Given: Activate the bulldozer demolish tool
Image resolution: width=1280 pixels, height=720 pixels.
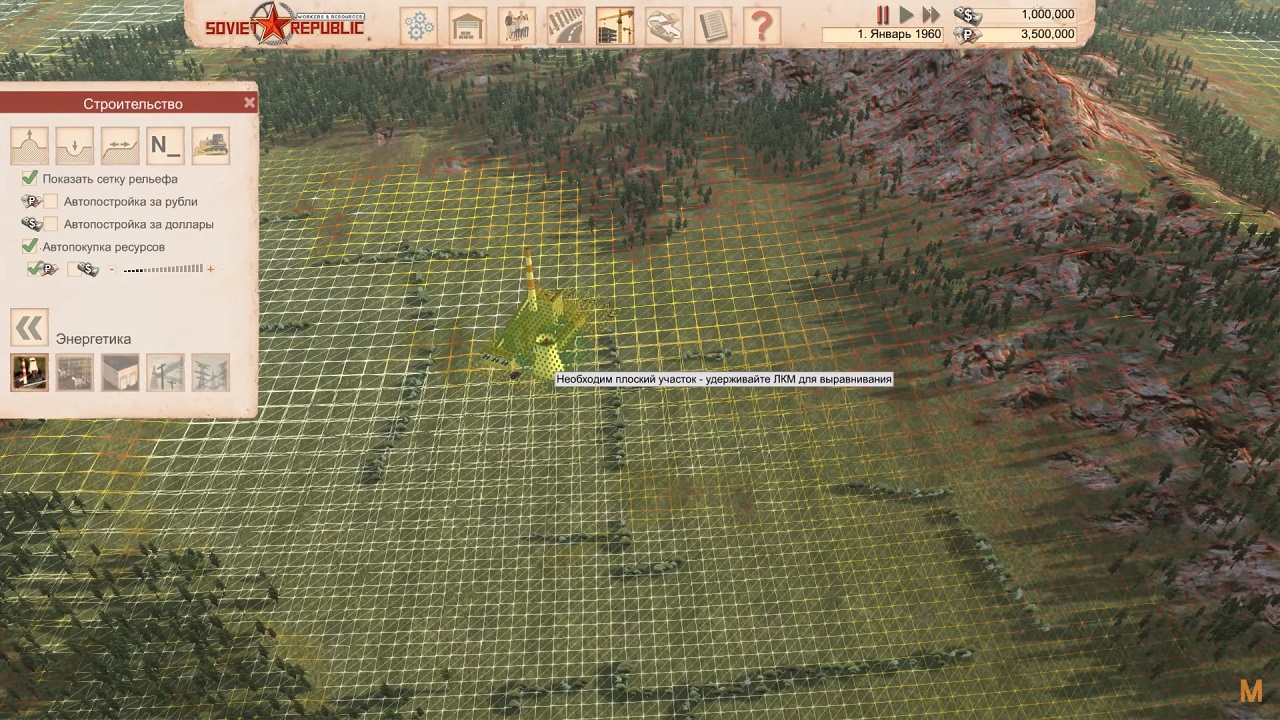Looking at the screenshot, I should click(x=210, y=146).
